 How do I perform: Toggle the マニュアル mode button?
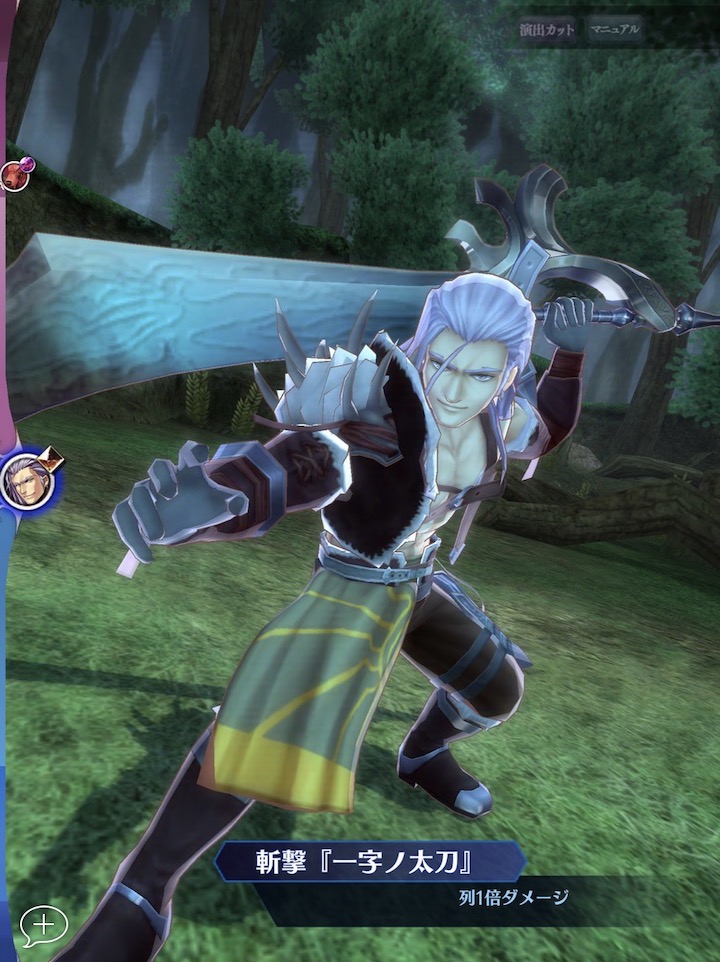click(614, 30)
